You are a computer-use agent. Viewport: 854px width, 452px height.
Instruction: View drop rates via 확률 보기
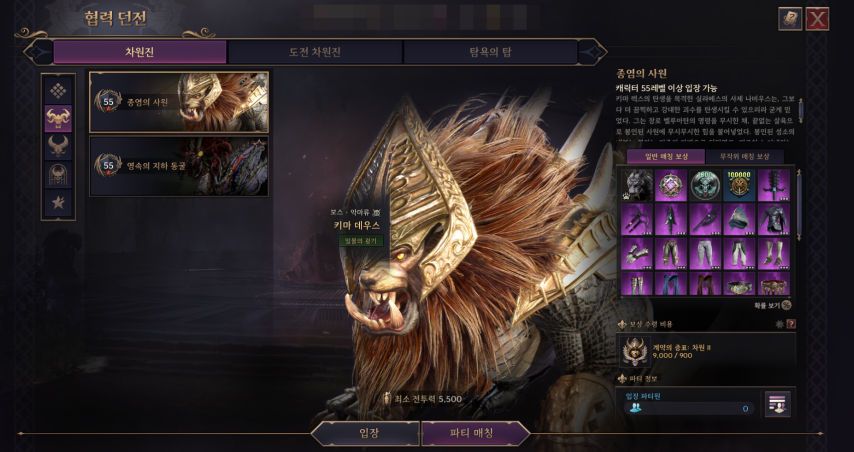772,305
